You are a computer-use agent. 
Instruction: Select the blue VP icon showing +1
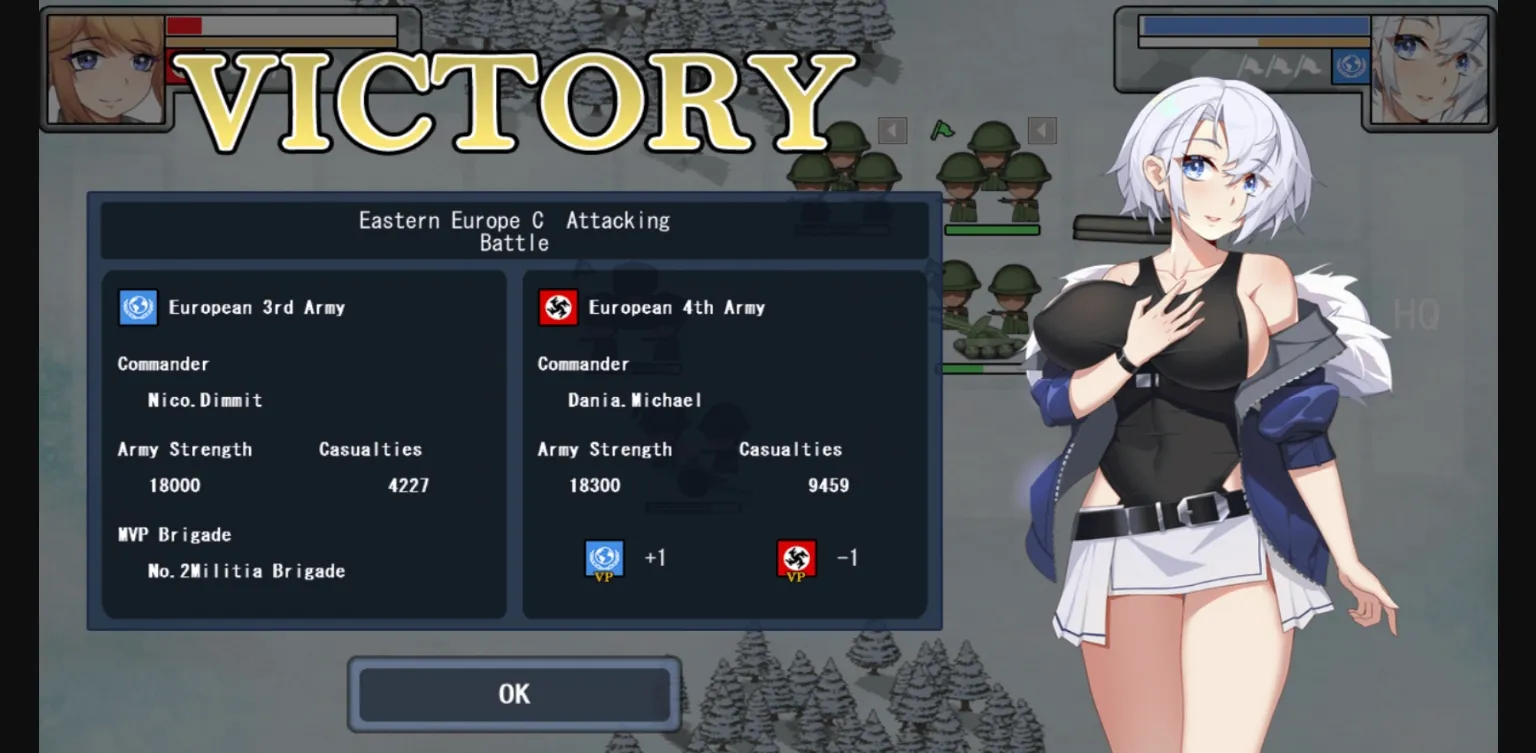[x=602, y=558]
